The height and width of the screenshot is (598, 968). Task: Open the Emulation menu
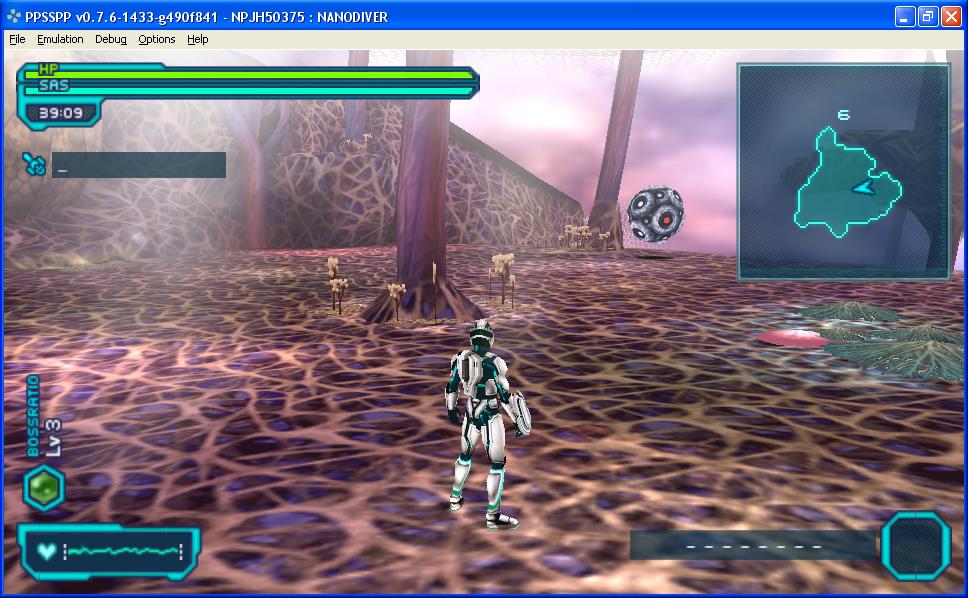[60, 39]
